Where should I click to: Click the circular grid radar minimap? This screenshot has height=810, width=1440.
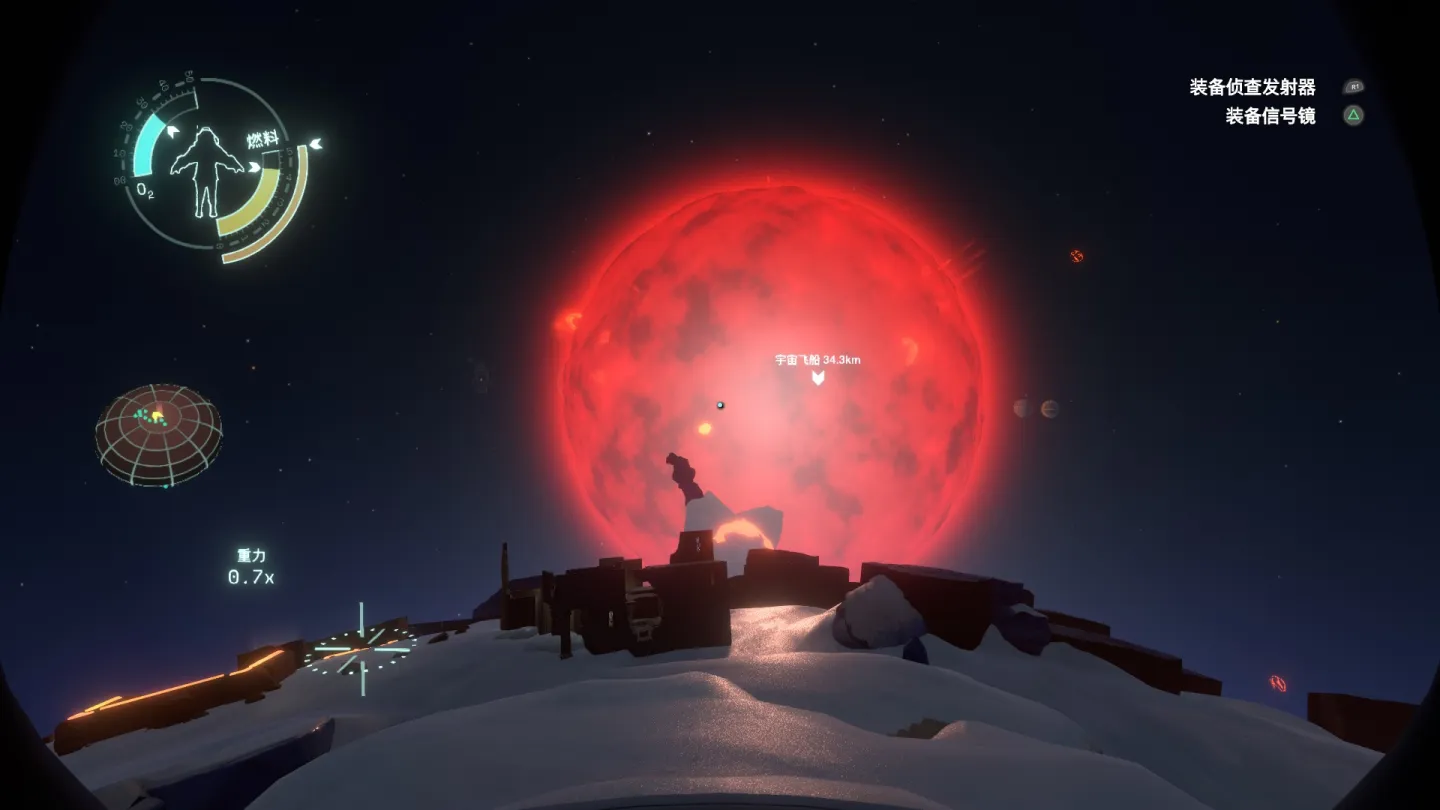coord(158,434)
